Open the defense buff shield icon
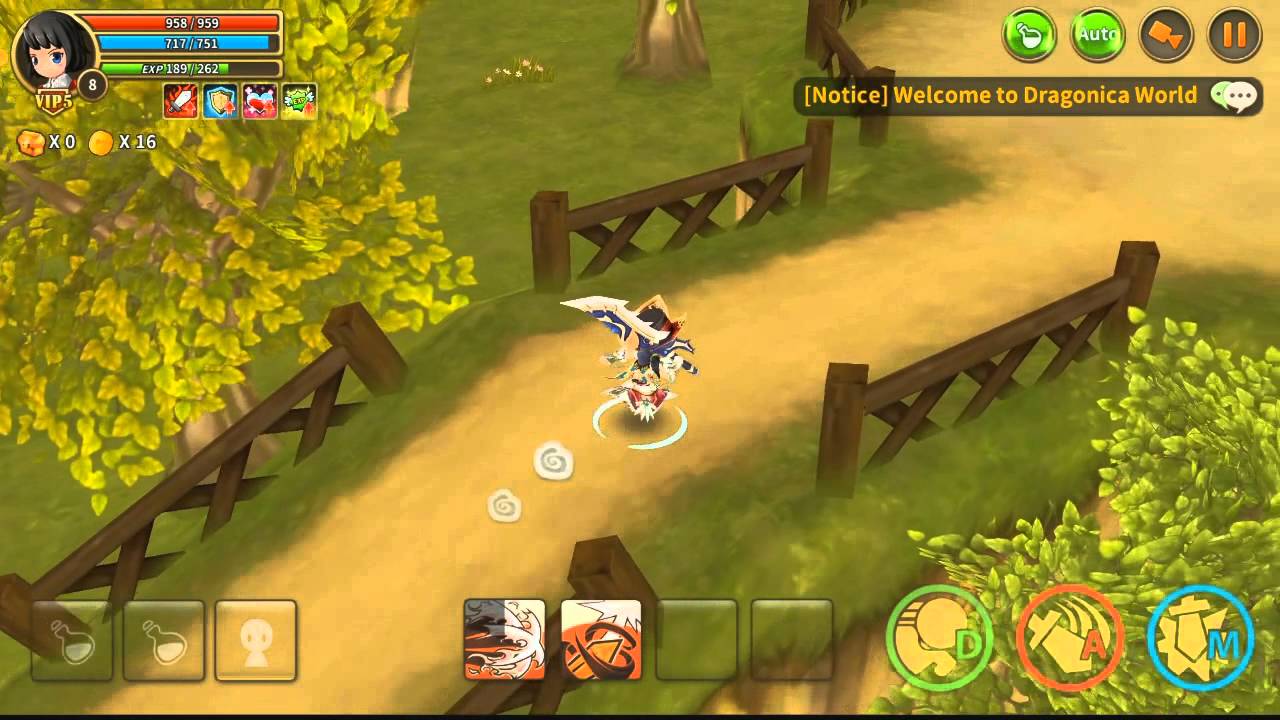This screenshot has width=1280, height=720. coord(218,100)
